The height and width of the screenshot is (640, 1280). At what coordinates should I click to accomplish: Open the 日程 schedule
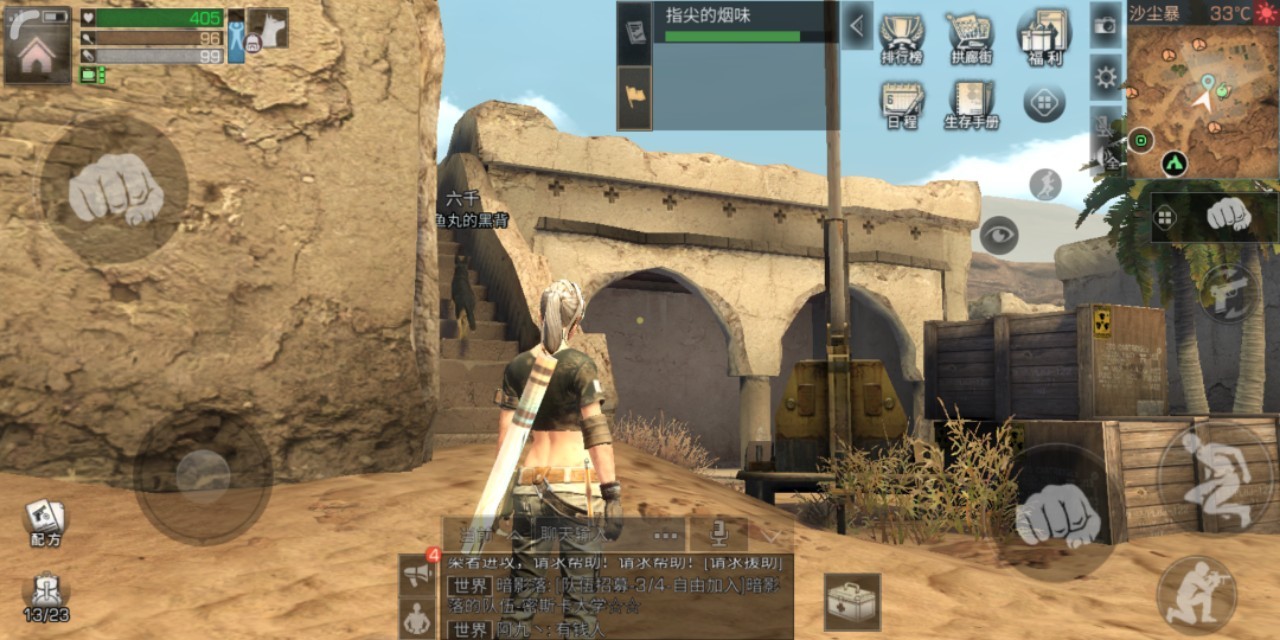click(901, 104)
